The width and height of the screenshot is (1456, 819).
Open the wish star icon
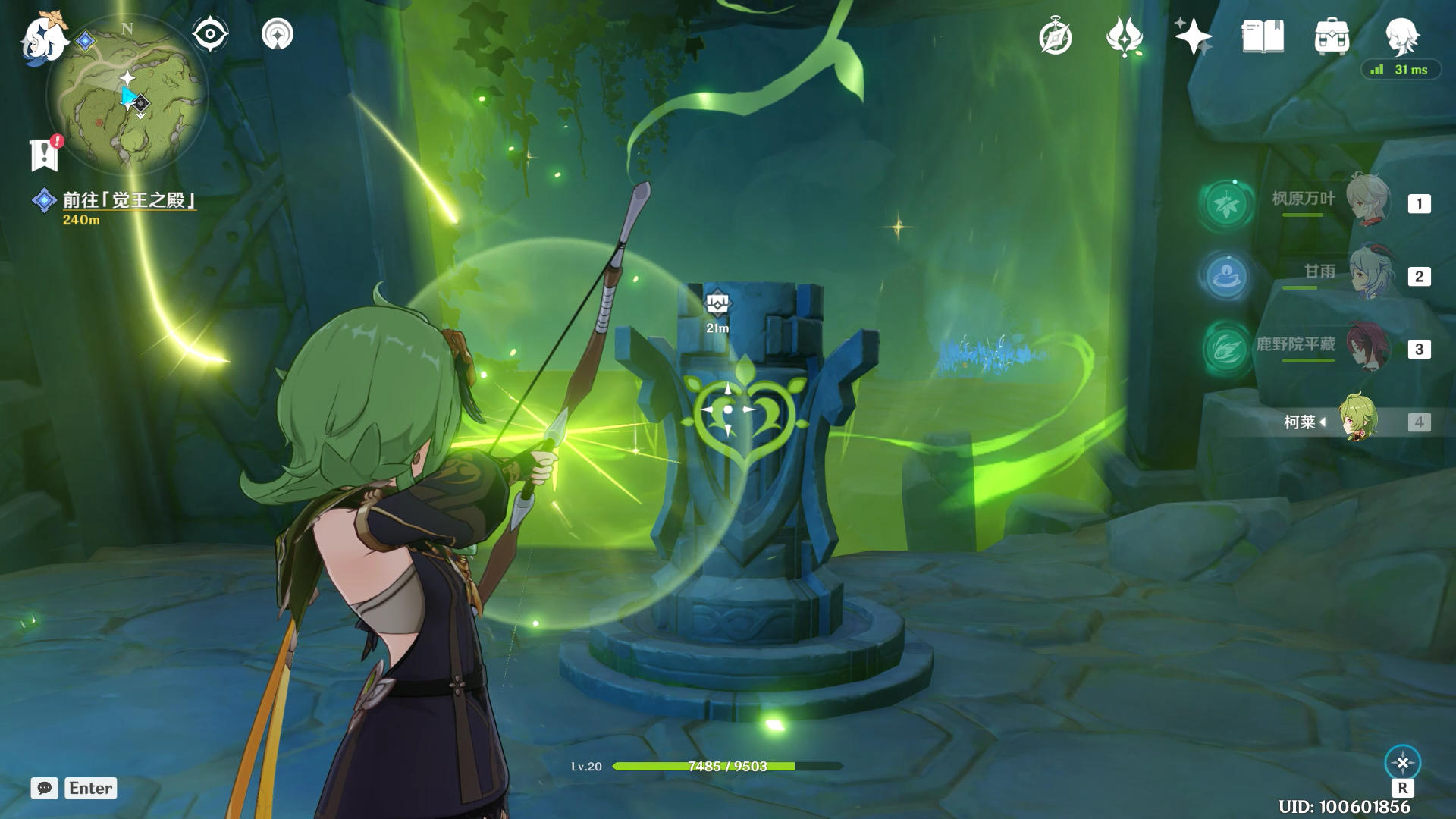click(1193, 36)
